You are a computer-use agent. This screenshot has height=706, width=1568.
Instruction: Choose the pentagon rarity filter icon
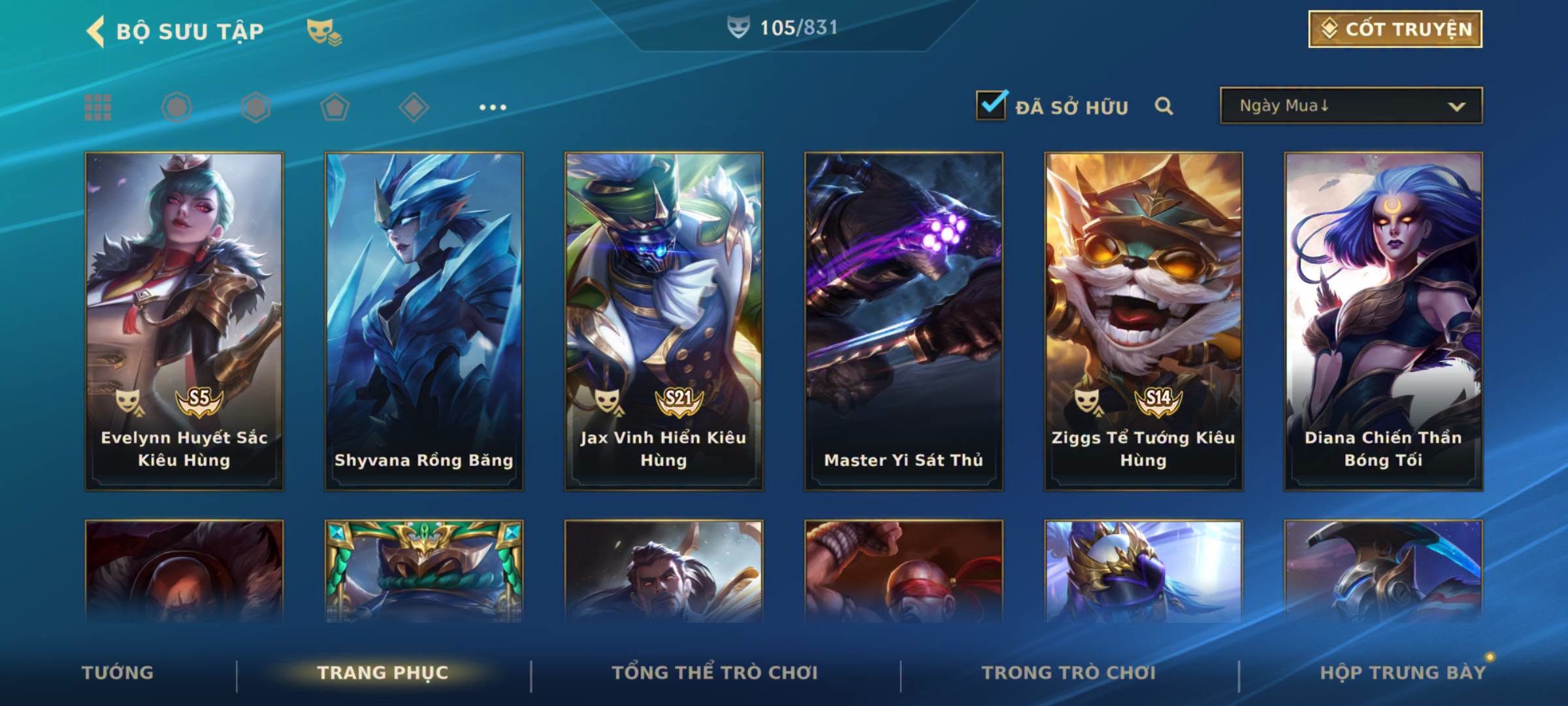point(335,107)
